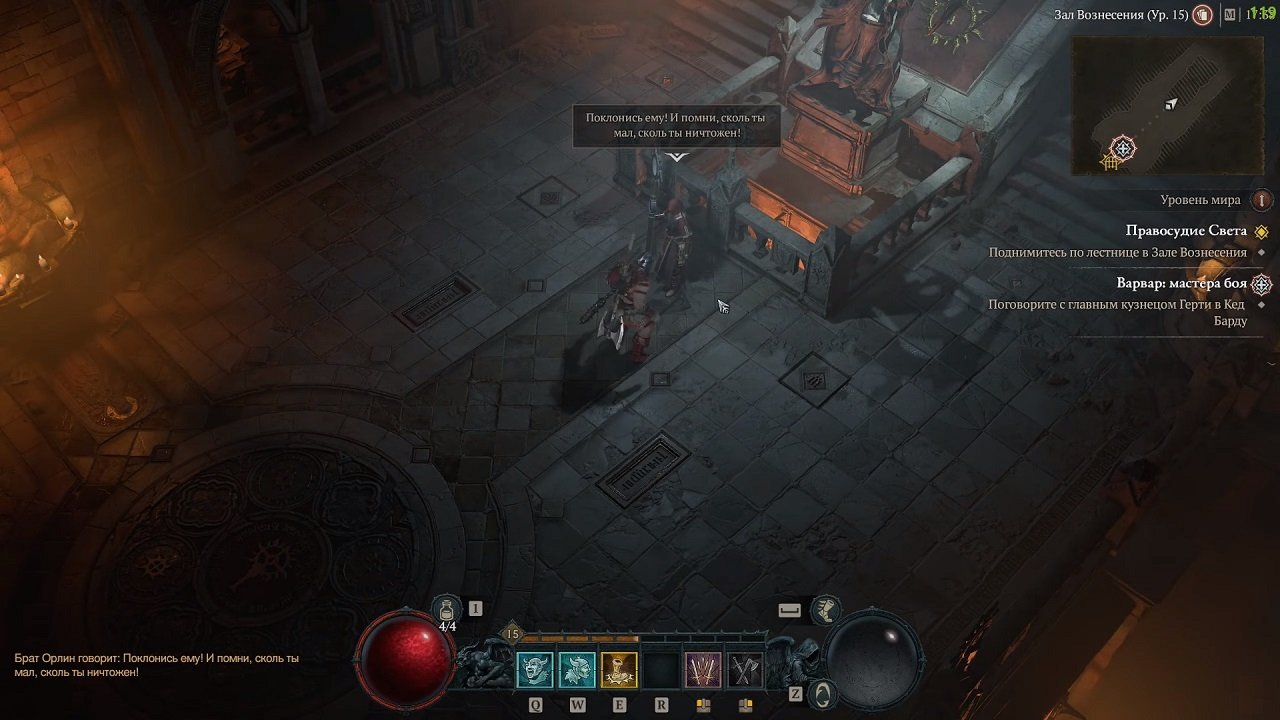Activate the second teal face shout skill
The image size is (1280, 720).
click(x=577, y=670)
